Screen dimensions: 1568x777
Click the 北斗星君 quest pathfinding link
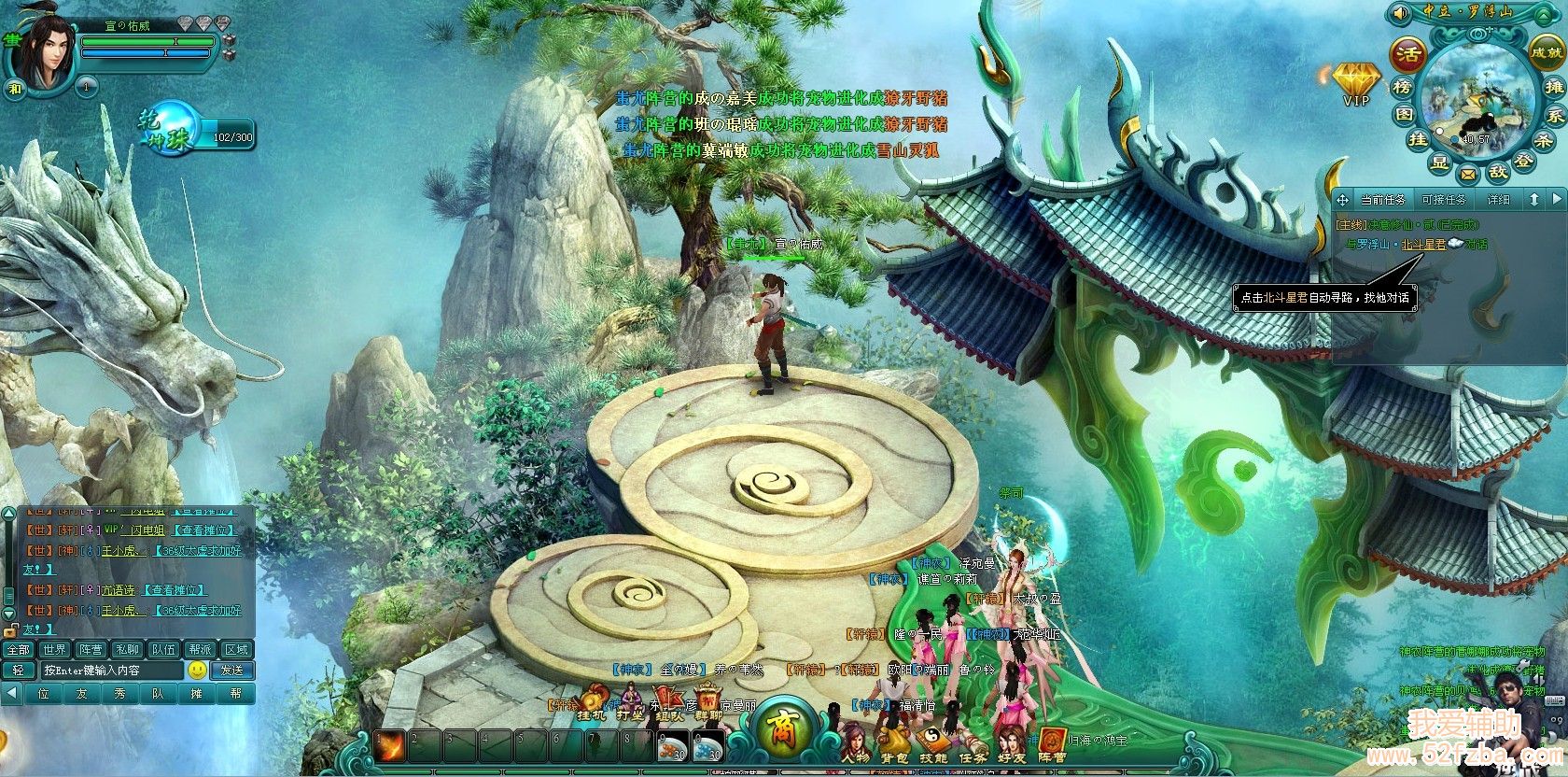(x=1422, y=245)
